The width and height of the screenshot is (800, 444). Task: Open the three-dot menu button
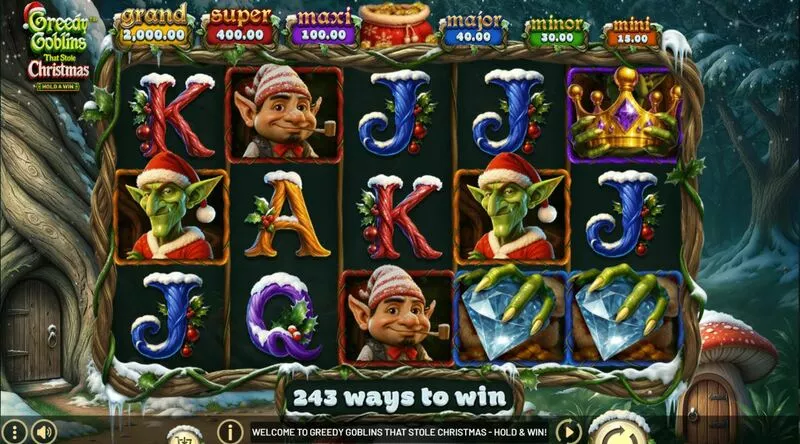point(13,432)
